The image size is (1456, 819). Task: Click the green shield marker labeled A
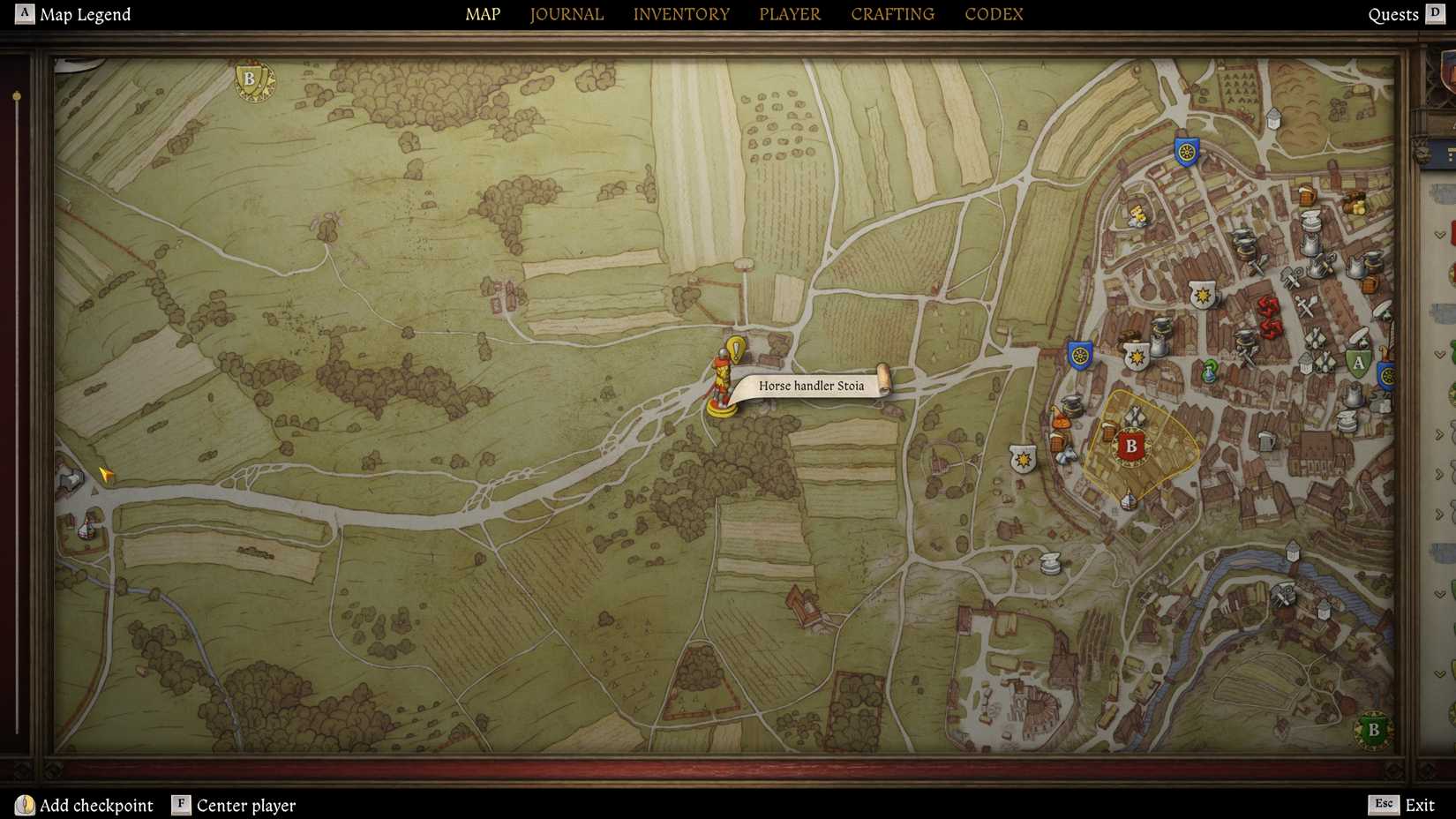pos(1358,362)
